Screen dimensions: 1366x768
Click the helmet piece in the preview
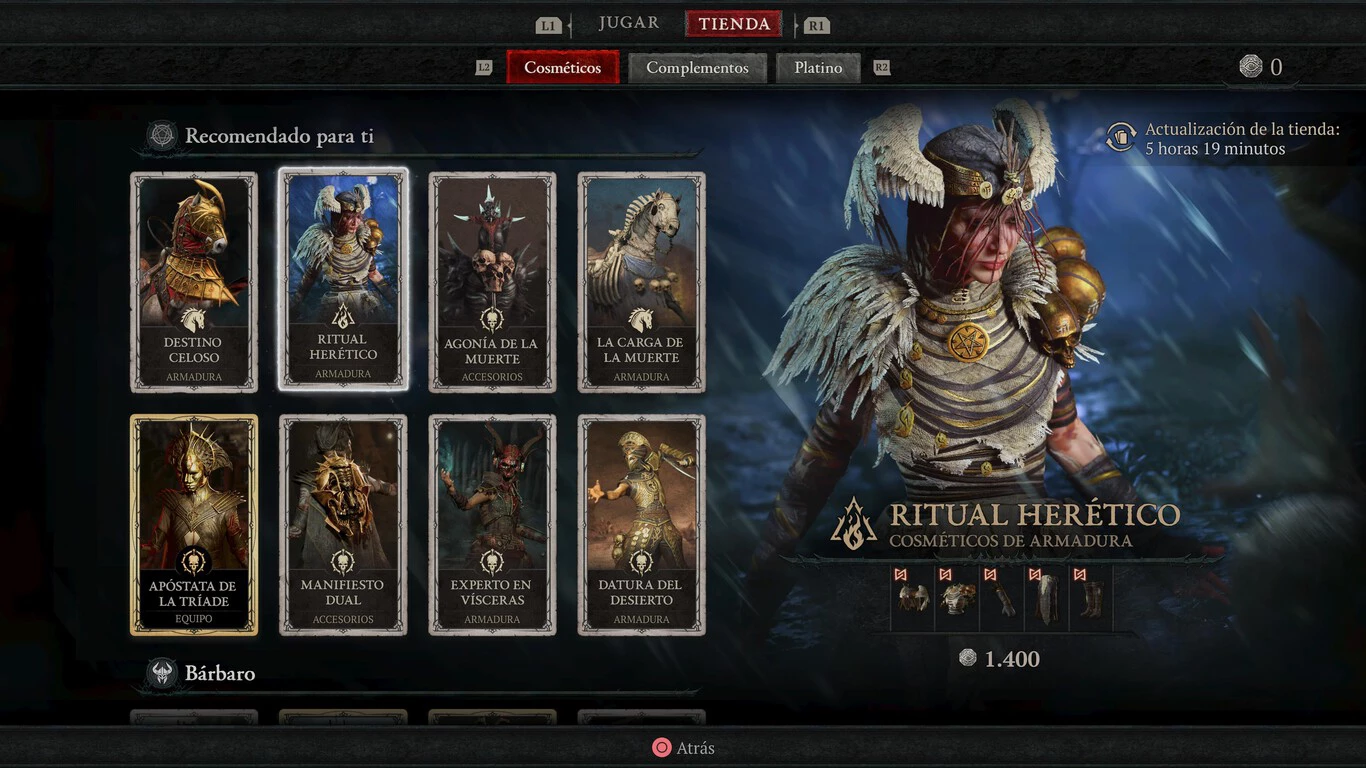pyautogui.click(x=913, y=598)
